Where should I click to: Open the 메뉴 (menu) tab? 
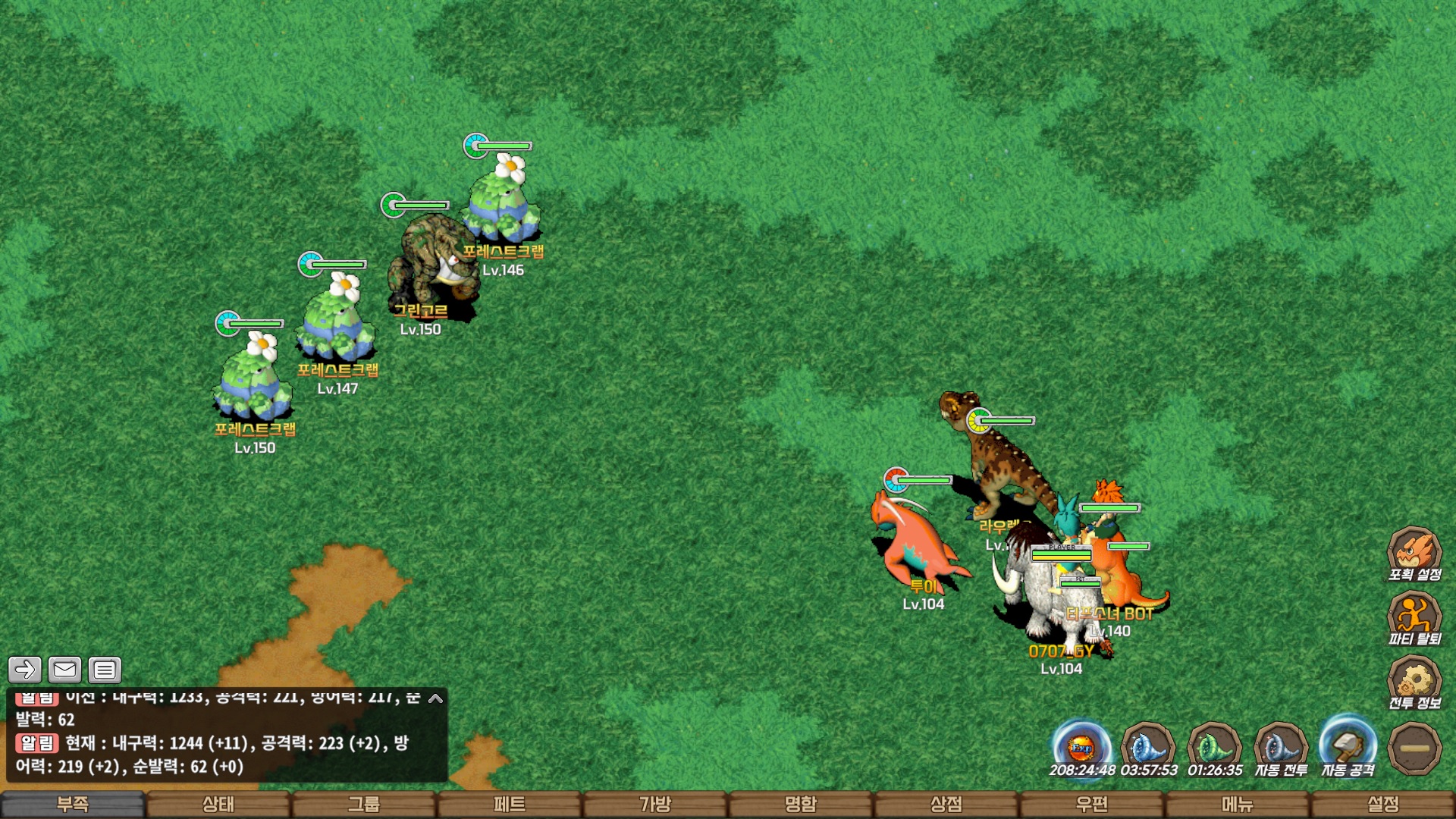point(1238,804)
